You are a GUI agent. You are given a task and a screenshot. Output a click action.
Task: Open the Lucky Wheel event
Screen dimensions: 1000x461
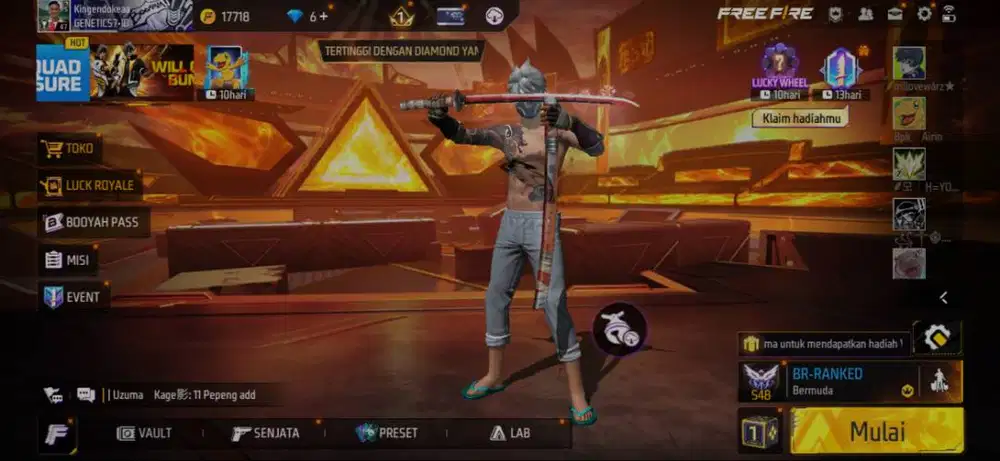click(779, 70)
